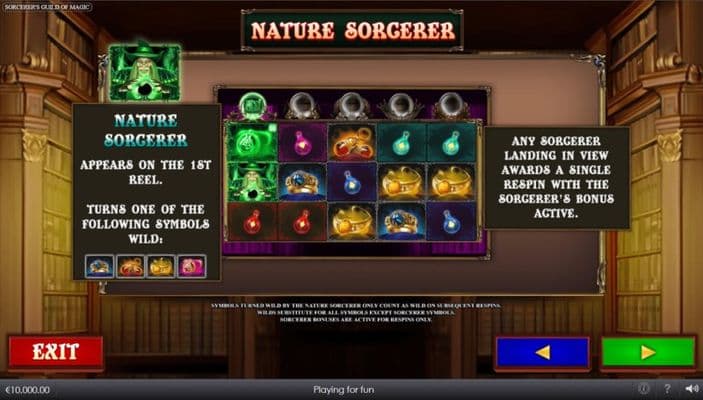Open the info icon in bottom bar

pos(644,389)
